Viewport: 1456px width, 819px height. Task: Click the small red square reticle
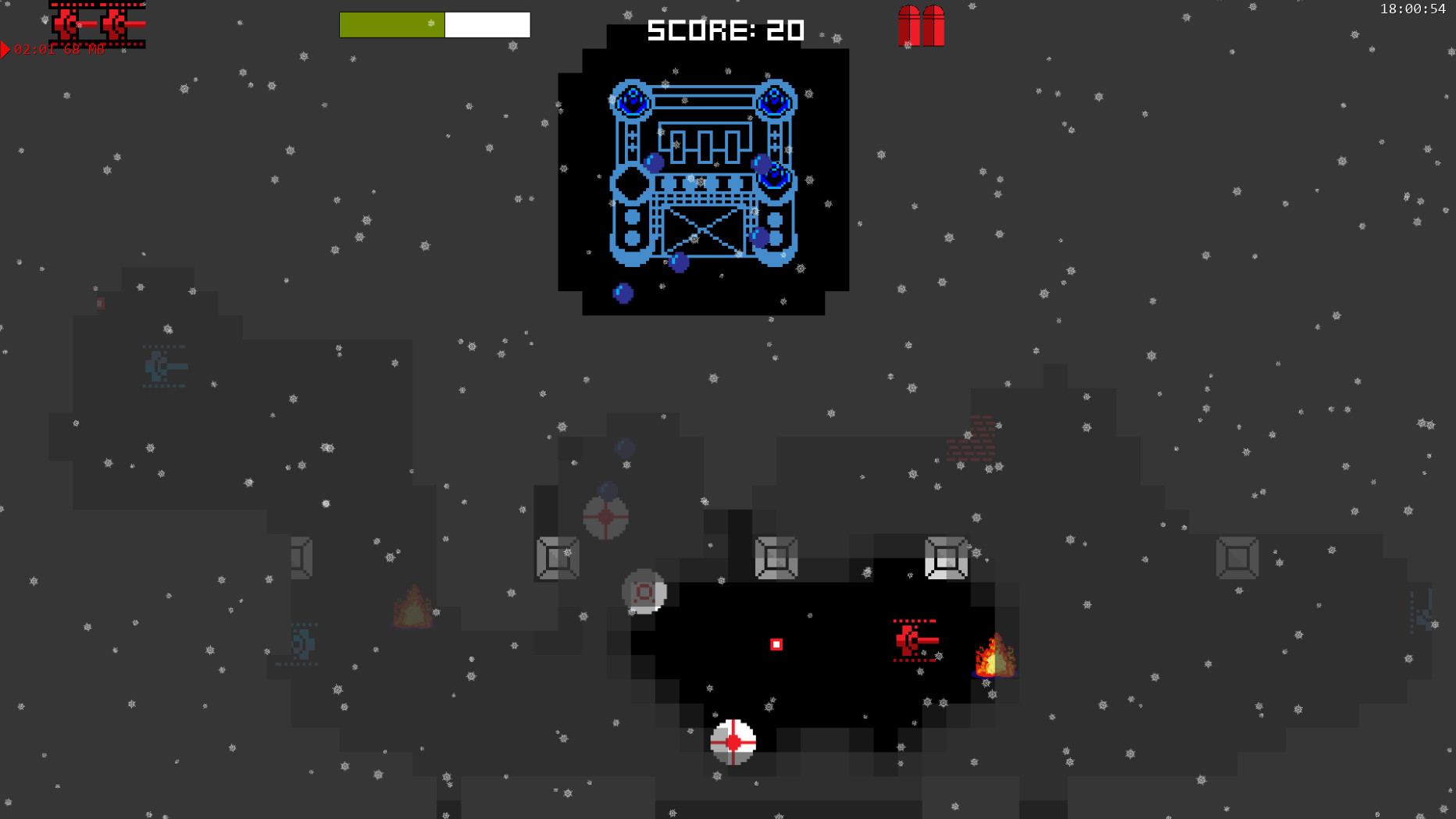[776, 643]
